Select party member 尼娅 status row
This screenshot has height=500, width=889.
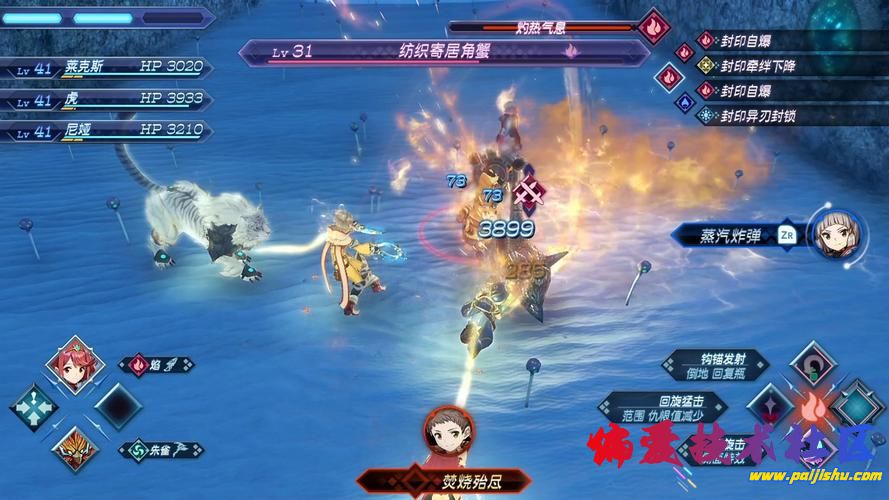[110, 130]
